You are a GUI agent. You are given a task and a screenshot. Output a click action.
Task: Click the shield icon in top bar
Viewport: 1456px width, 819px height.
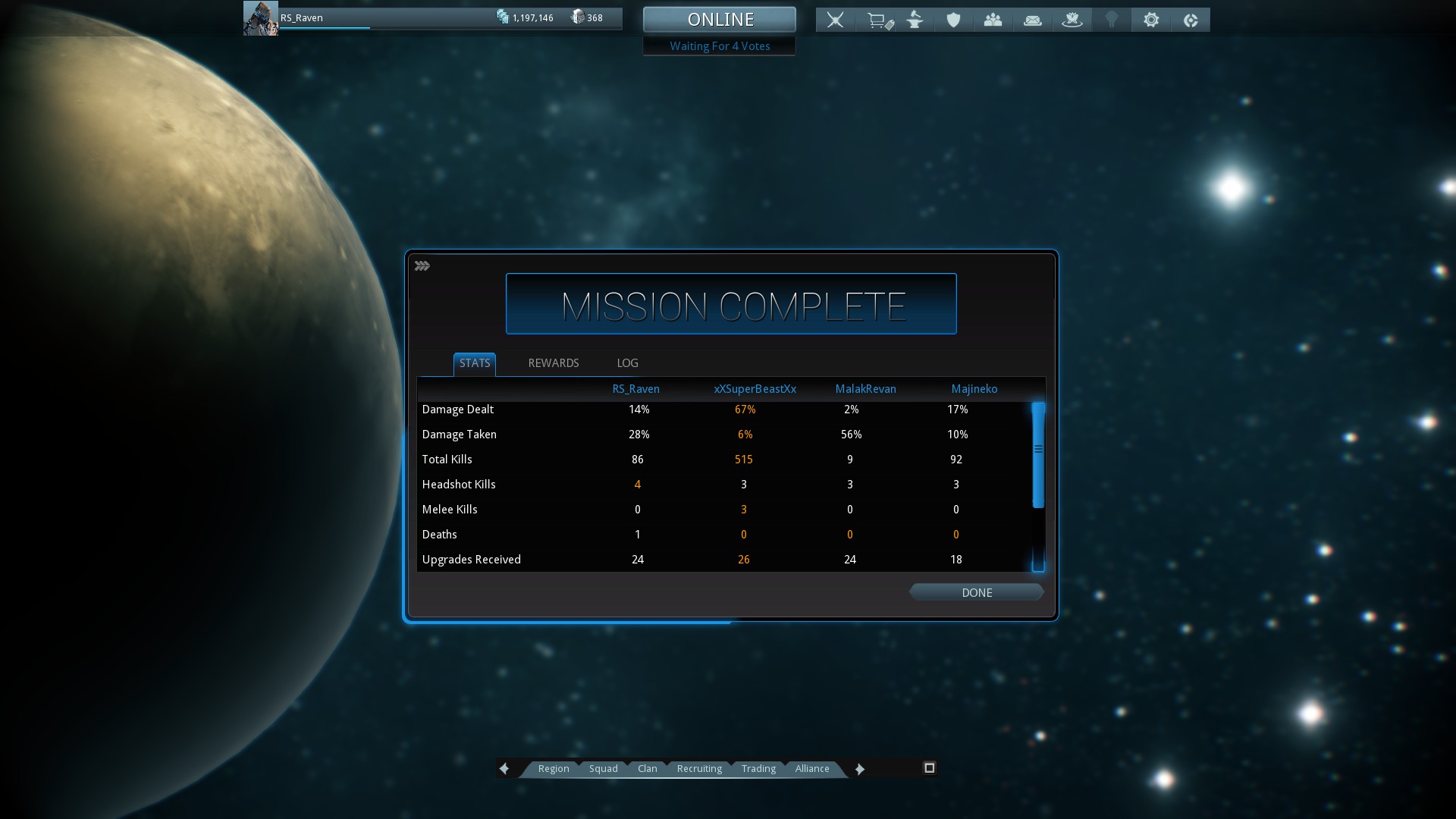tap(954, 20)
